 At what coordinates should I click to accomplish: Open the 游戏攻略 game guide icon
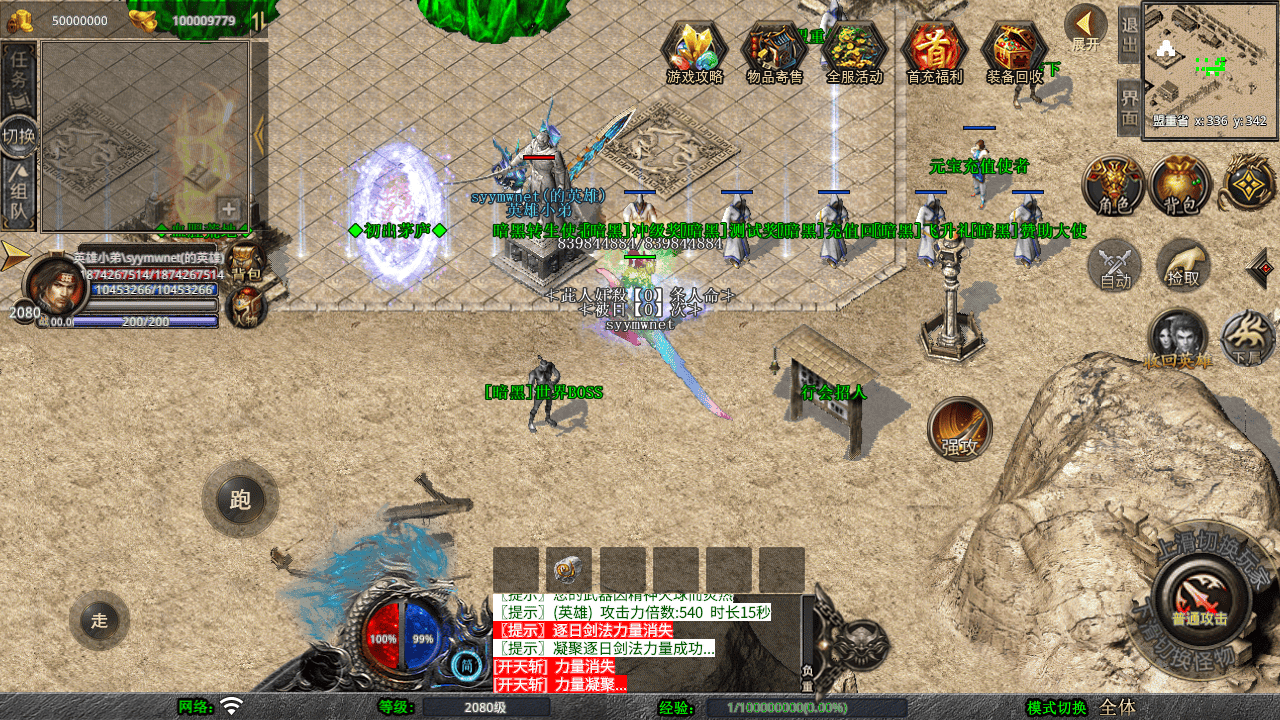(x=695, y=51)
